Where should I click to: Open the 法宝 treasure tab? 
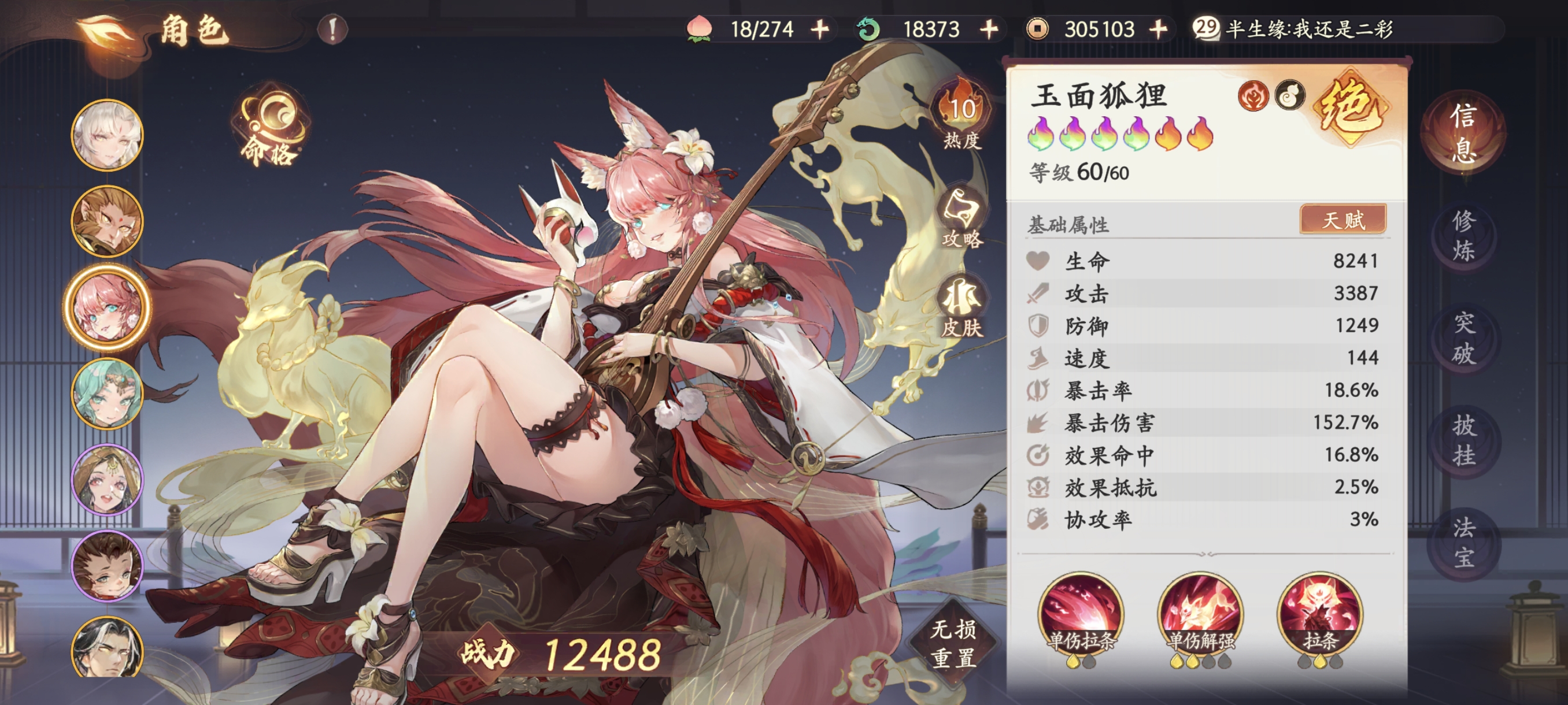(1463, 541)
